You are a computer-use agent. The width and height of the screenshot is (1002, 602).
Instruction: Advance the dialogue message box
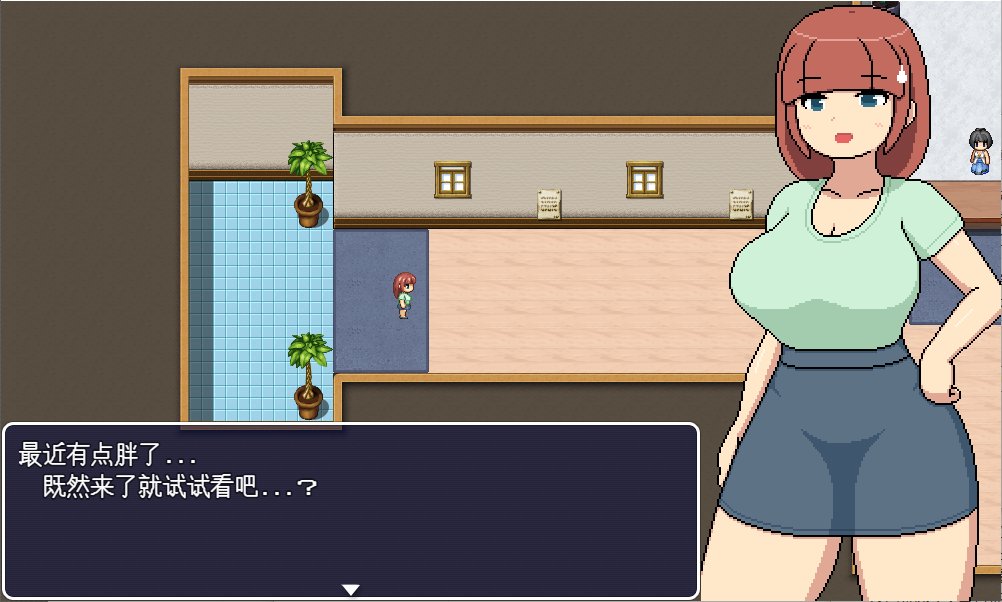(350, 510)
